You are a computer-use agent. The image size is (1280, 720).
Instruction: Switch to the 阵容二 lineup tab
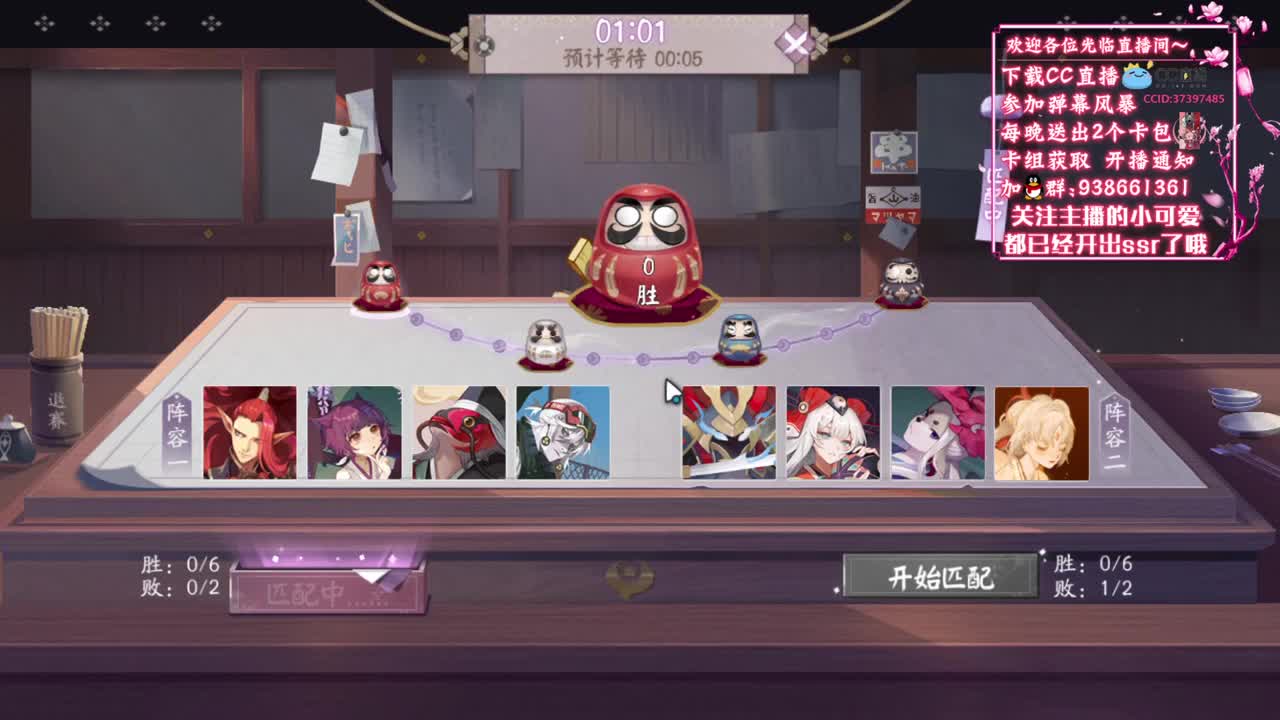point(1114,432)
